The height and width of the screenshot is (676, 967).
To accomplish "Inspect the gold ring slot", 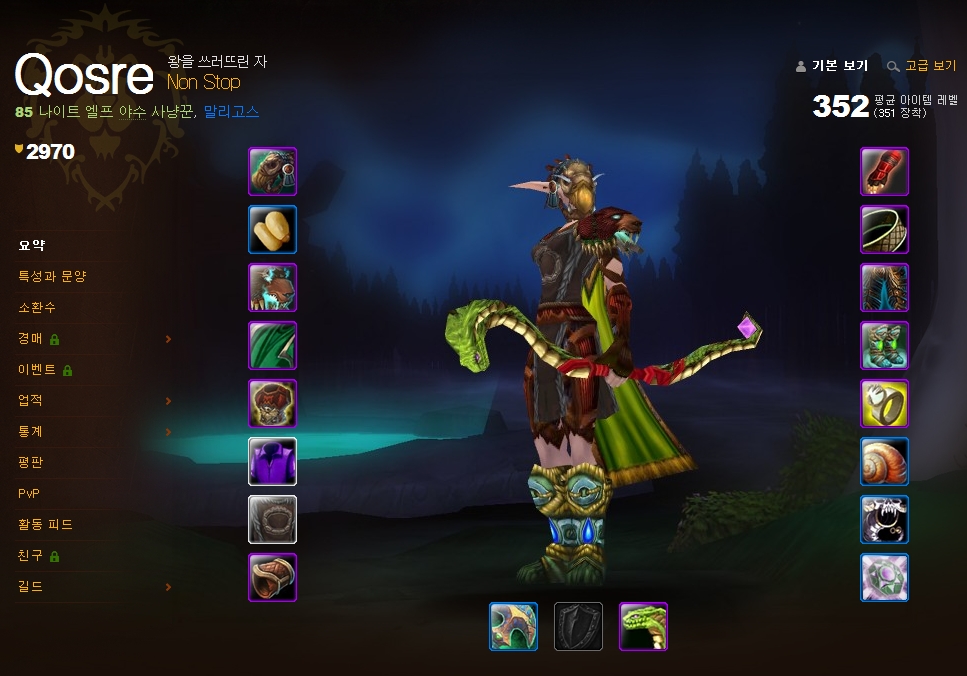I will [x=885, y=404].
